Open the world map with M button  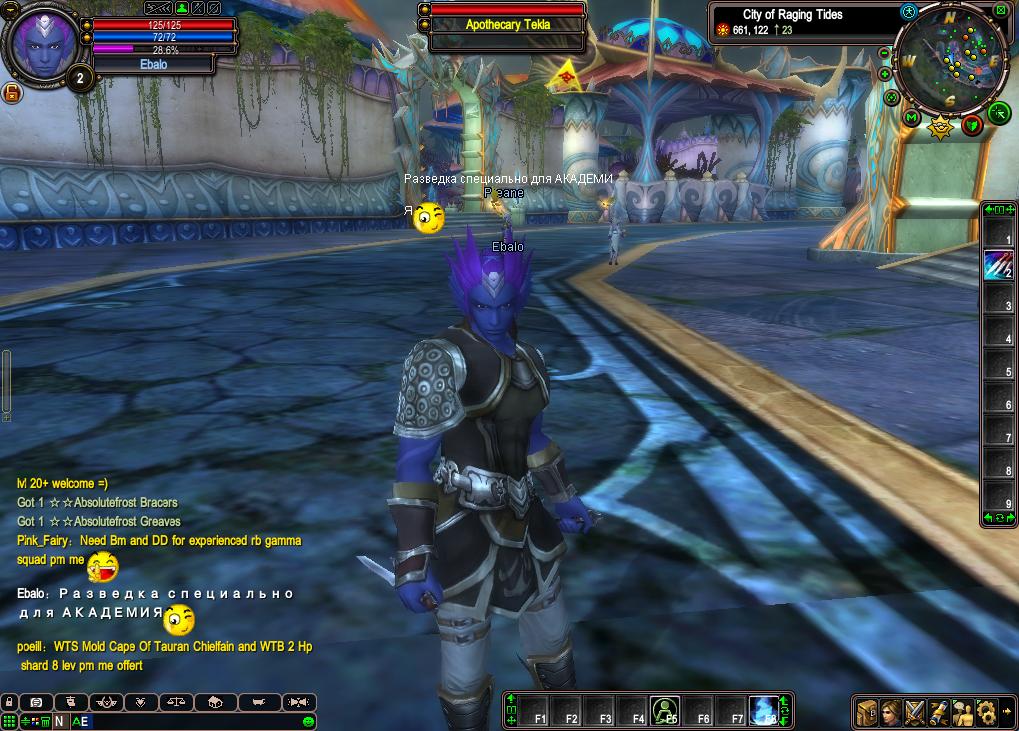[x=911, y=118]
